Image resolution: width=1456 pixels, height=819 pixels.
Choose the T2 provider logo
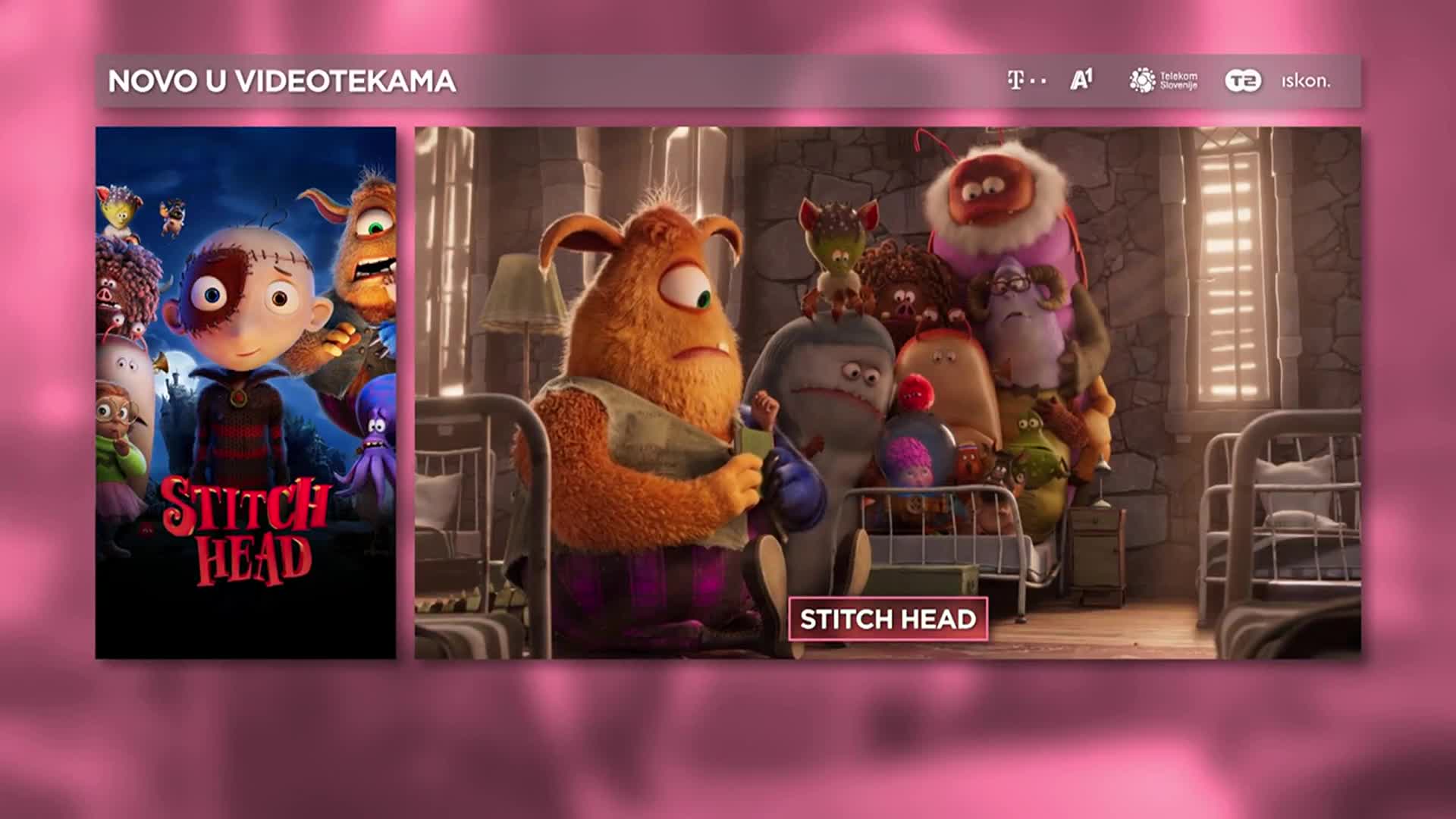[1243, 80]
